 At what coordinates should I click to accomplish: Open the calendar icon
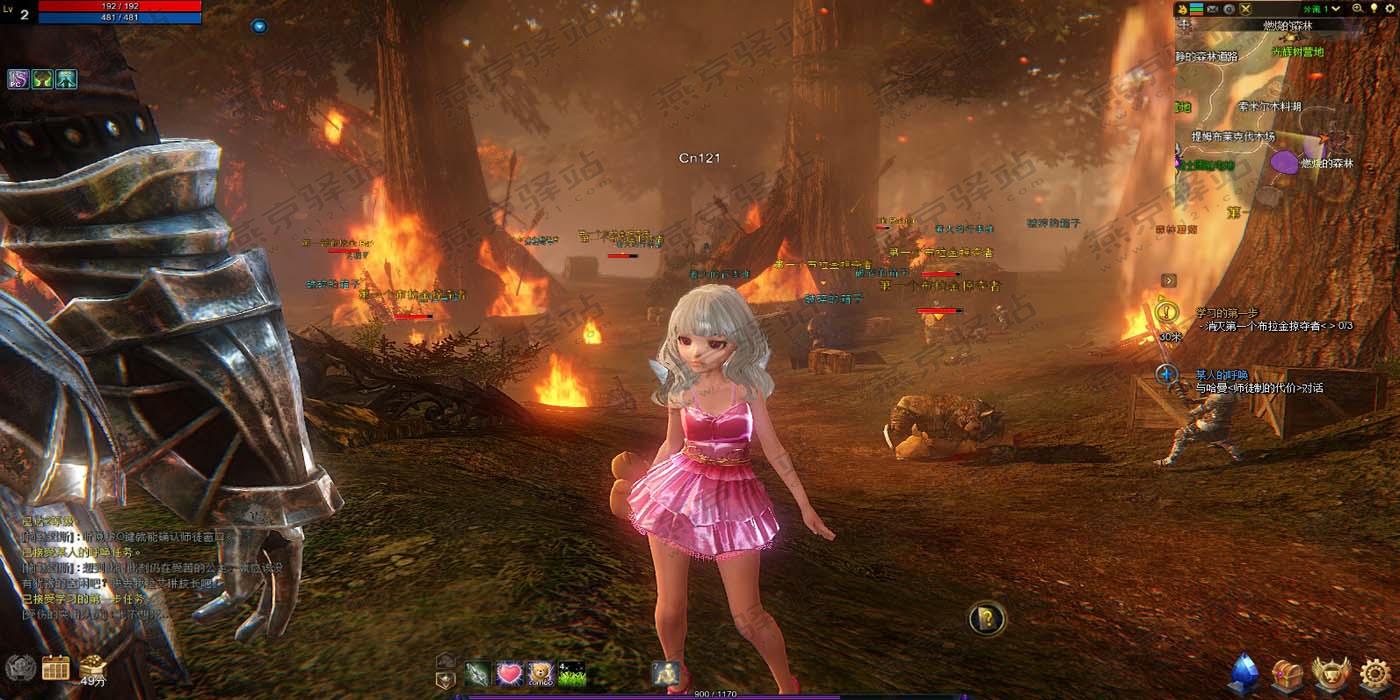pyautogui.click(x=56, y=667)
